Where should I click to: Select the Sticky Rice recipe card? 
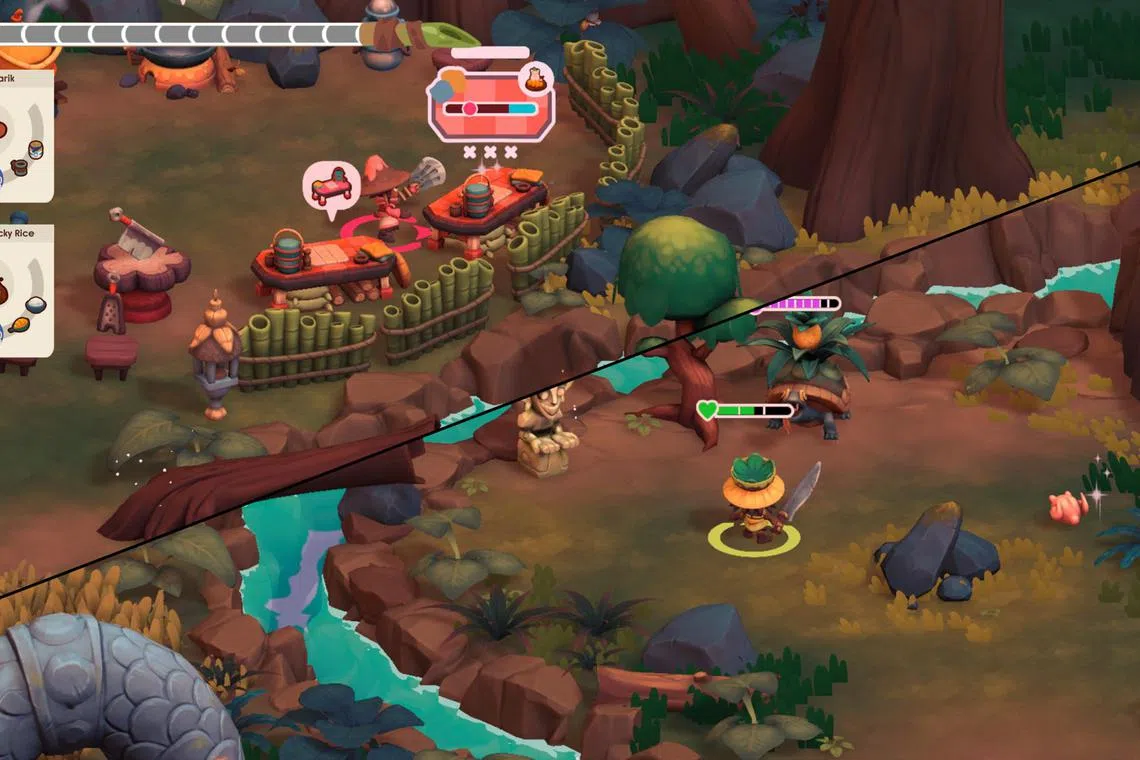click(x=25, y=290)
